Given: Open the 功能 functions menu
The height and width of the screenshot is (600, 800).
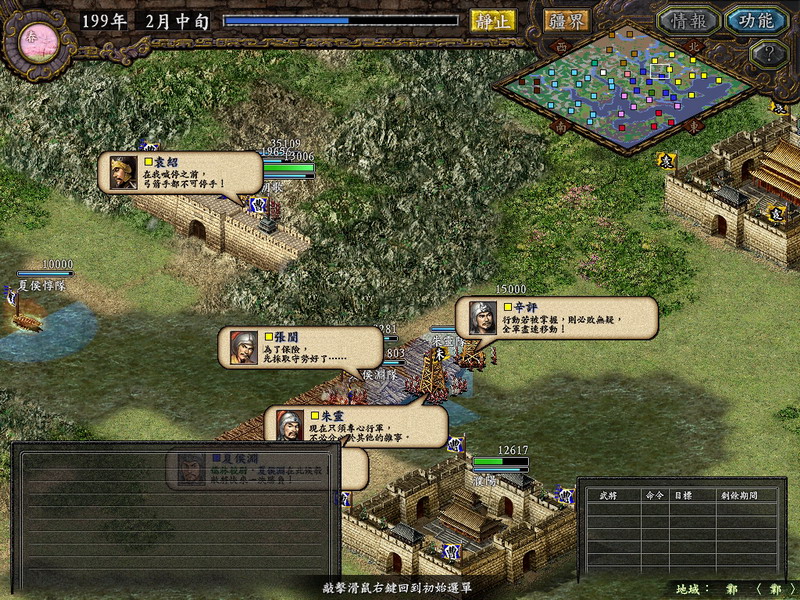Looking at the screenshot, I should point(756,20).
